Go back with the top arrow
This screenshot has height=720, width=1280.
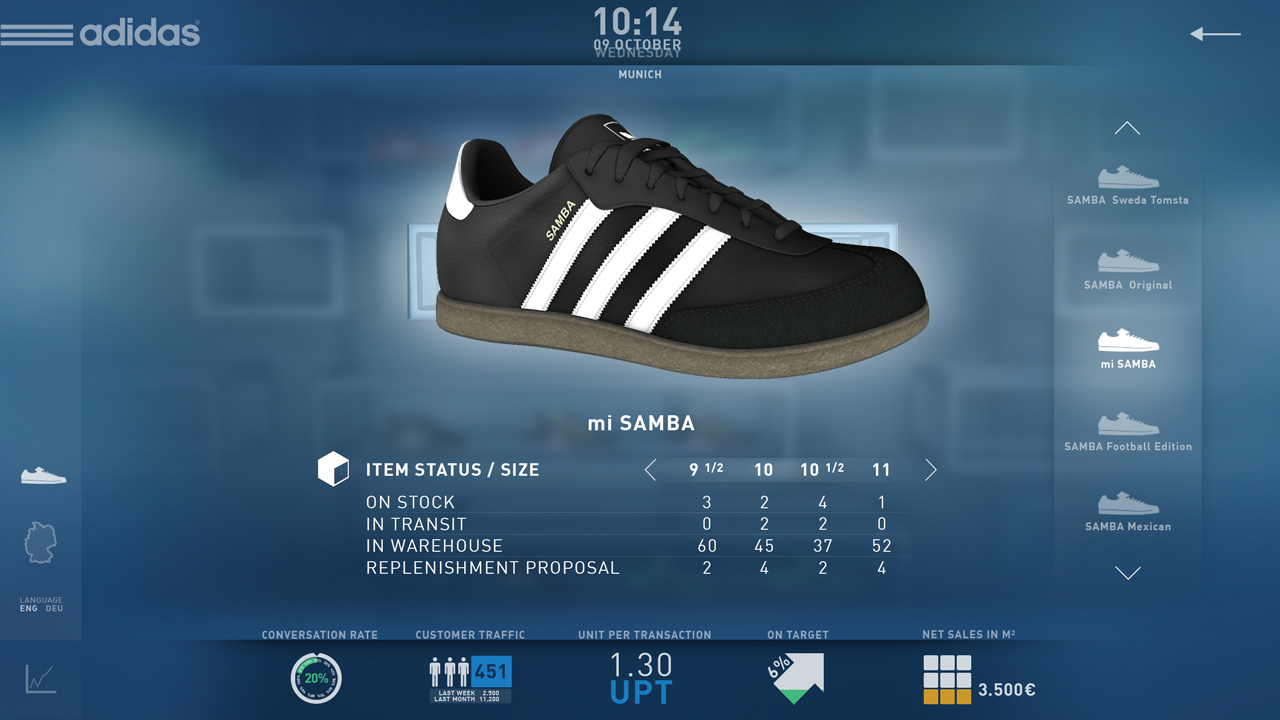pyautogui.click(x=1215, y=34)
